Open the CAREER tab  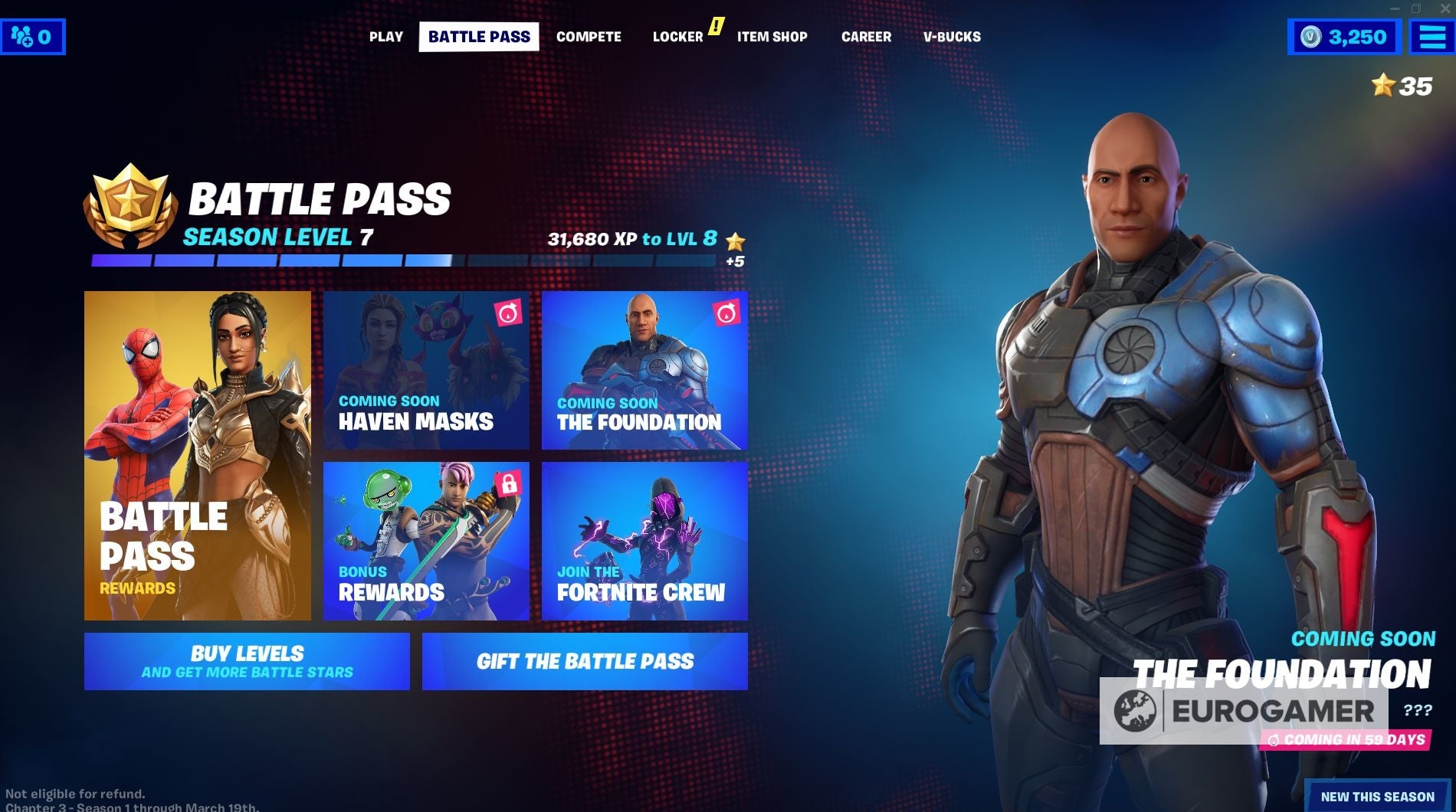pos(866,36)
